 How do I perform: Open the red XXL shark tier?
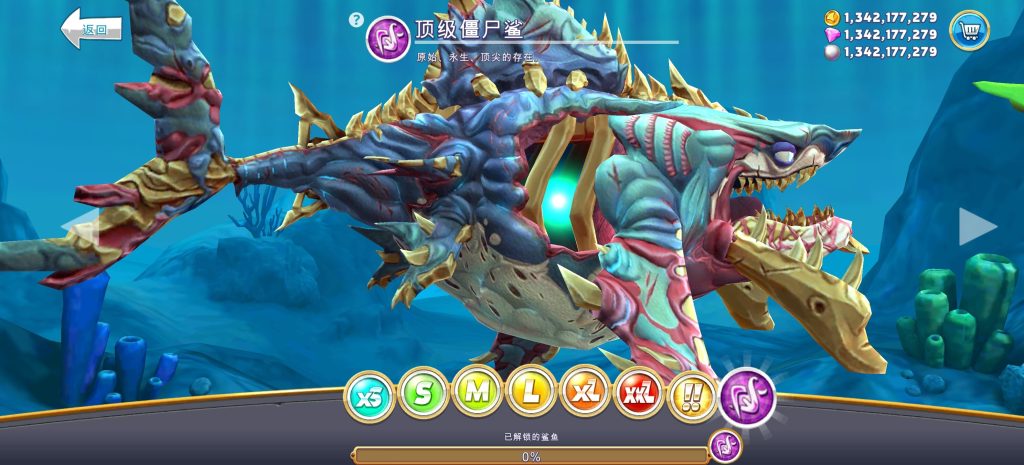click(x=639, y=393)
